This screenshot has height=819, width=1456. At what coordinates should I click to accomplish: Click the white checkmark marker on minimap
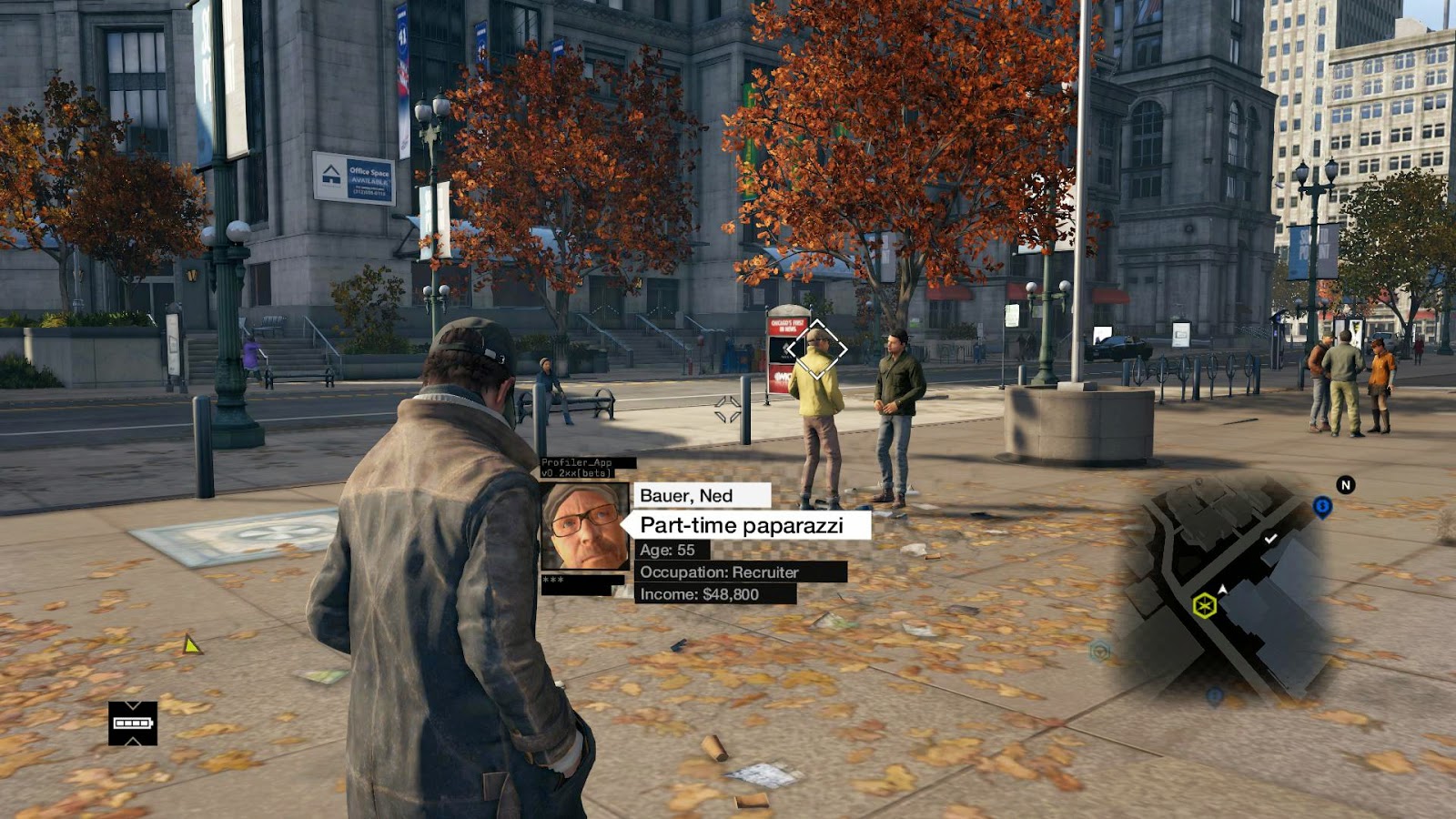point(1270,539)
